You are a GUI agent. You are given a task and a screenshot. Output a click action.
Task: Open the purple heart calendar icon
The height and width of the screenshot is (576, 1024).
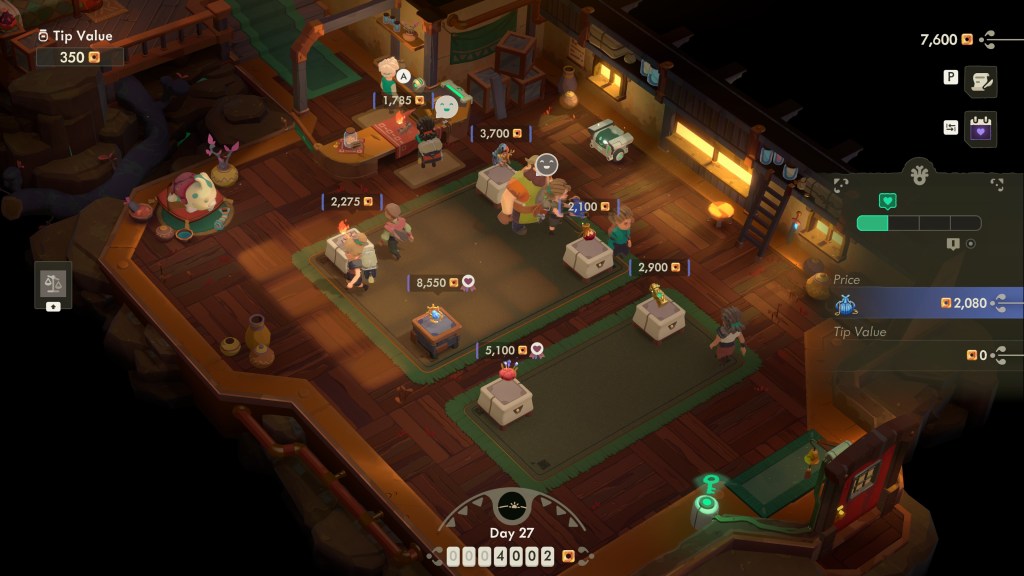981,129
